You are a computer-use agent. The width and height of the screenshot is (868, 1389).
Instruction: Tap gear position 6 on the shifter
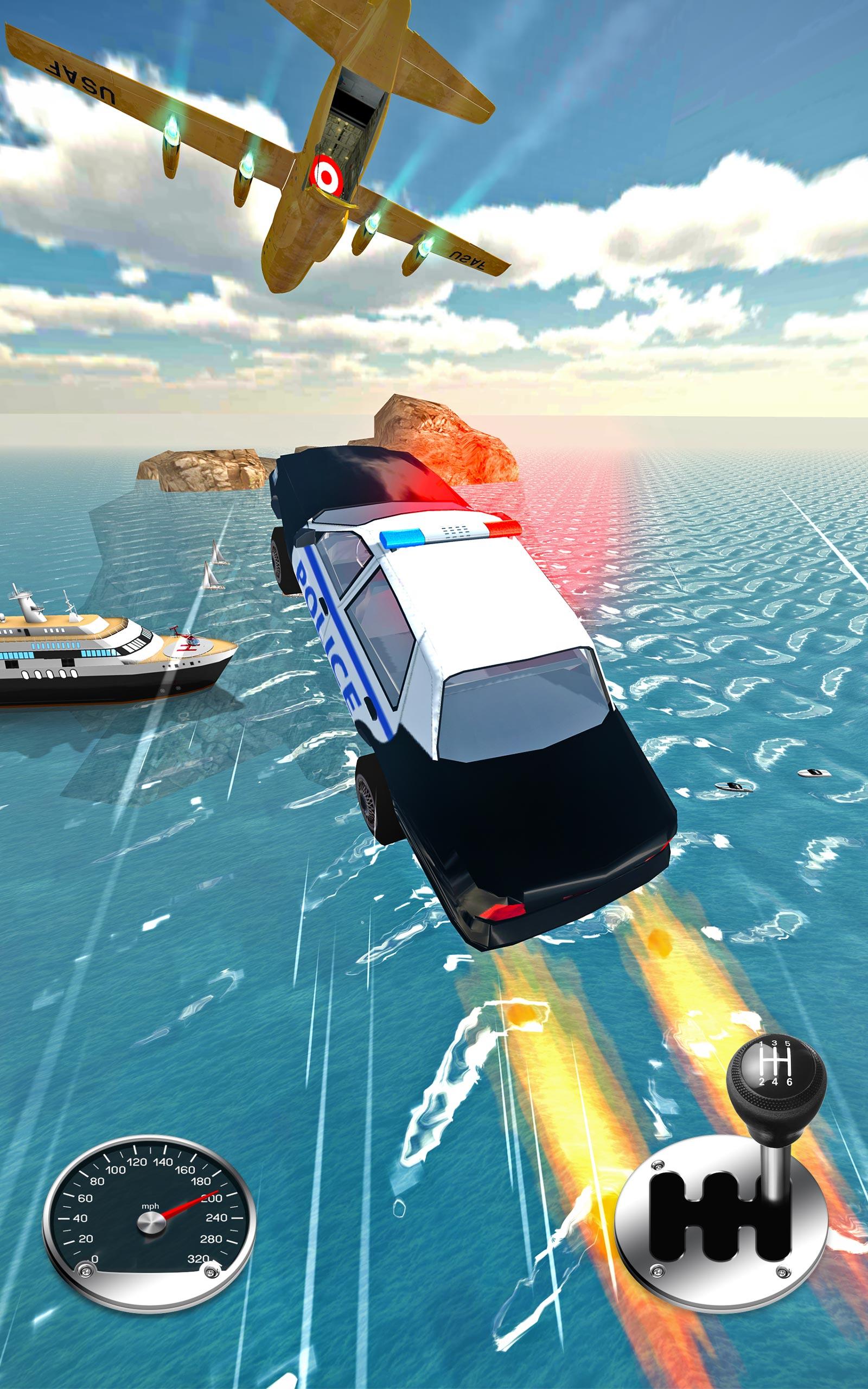pos(790,1082)
